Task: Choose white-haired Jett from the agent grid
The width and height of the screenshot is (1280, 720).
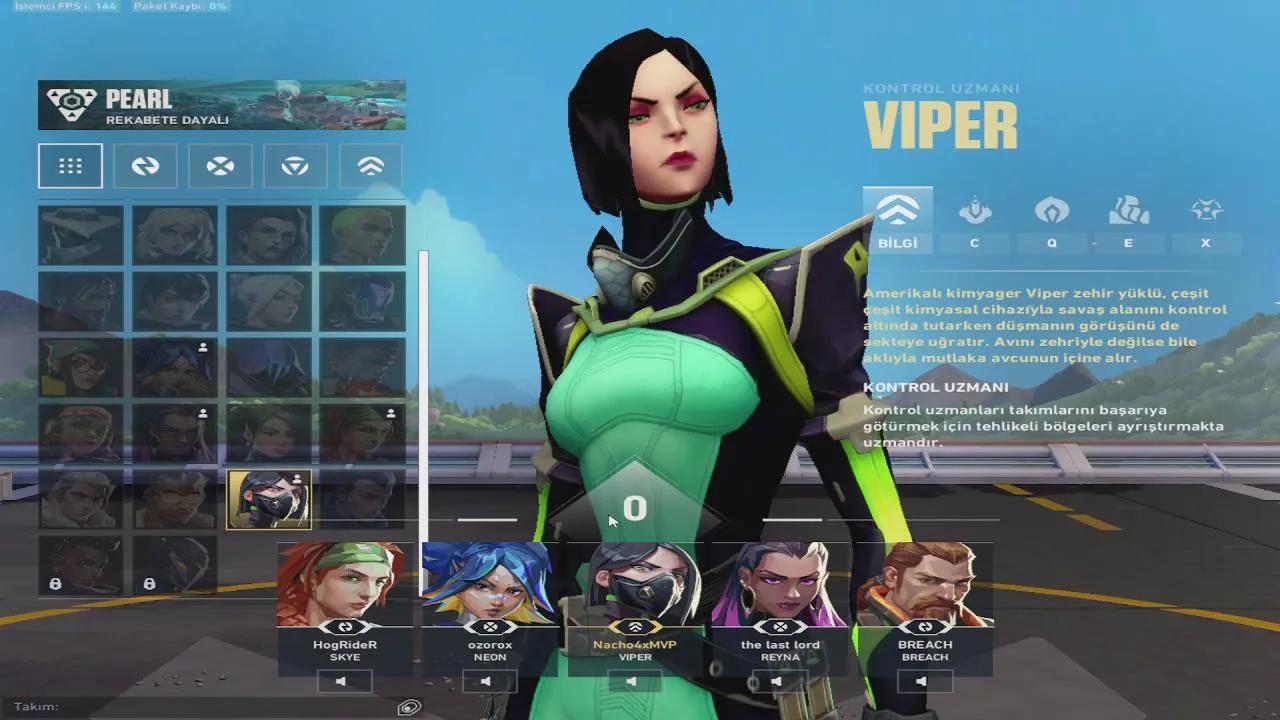Action: (269, 301)
